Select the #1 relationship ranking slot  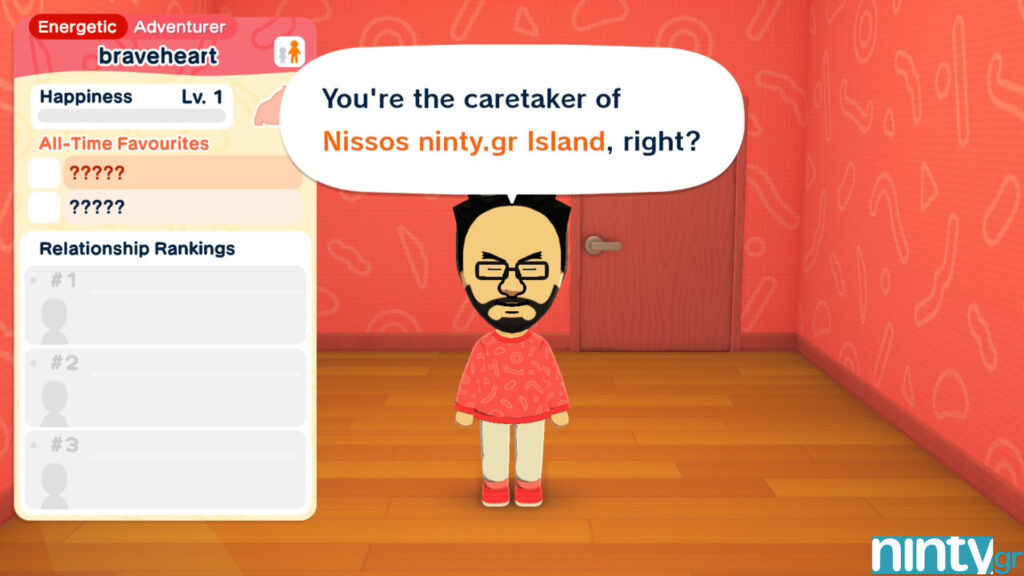[165, 304]
